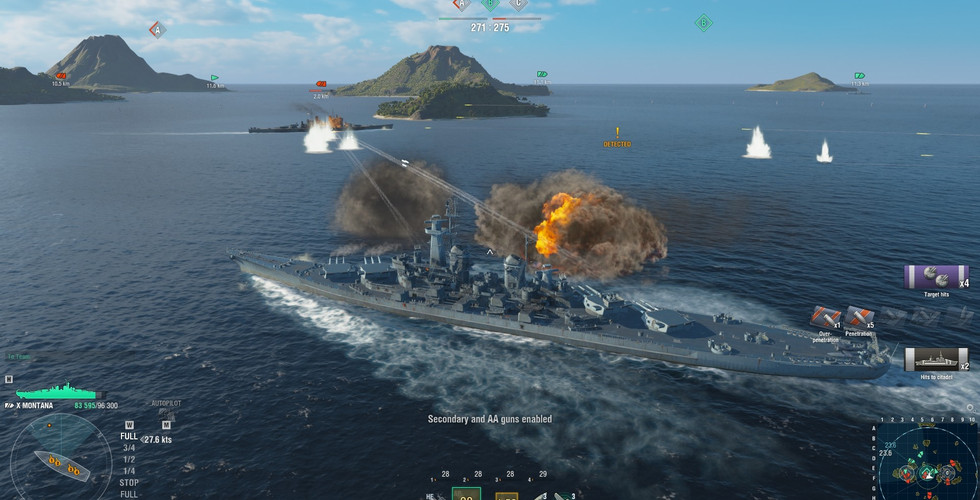The image size is (980, 500).
Task: Select capture point A marker
Action: pyautogui.click(x=156, y=30)
